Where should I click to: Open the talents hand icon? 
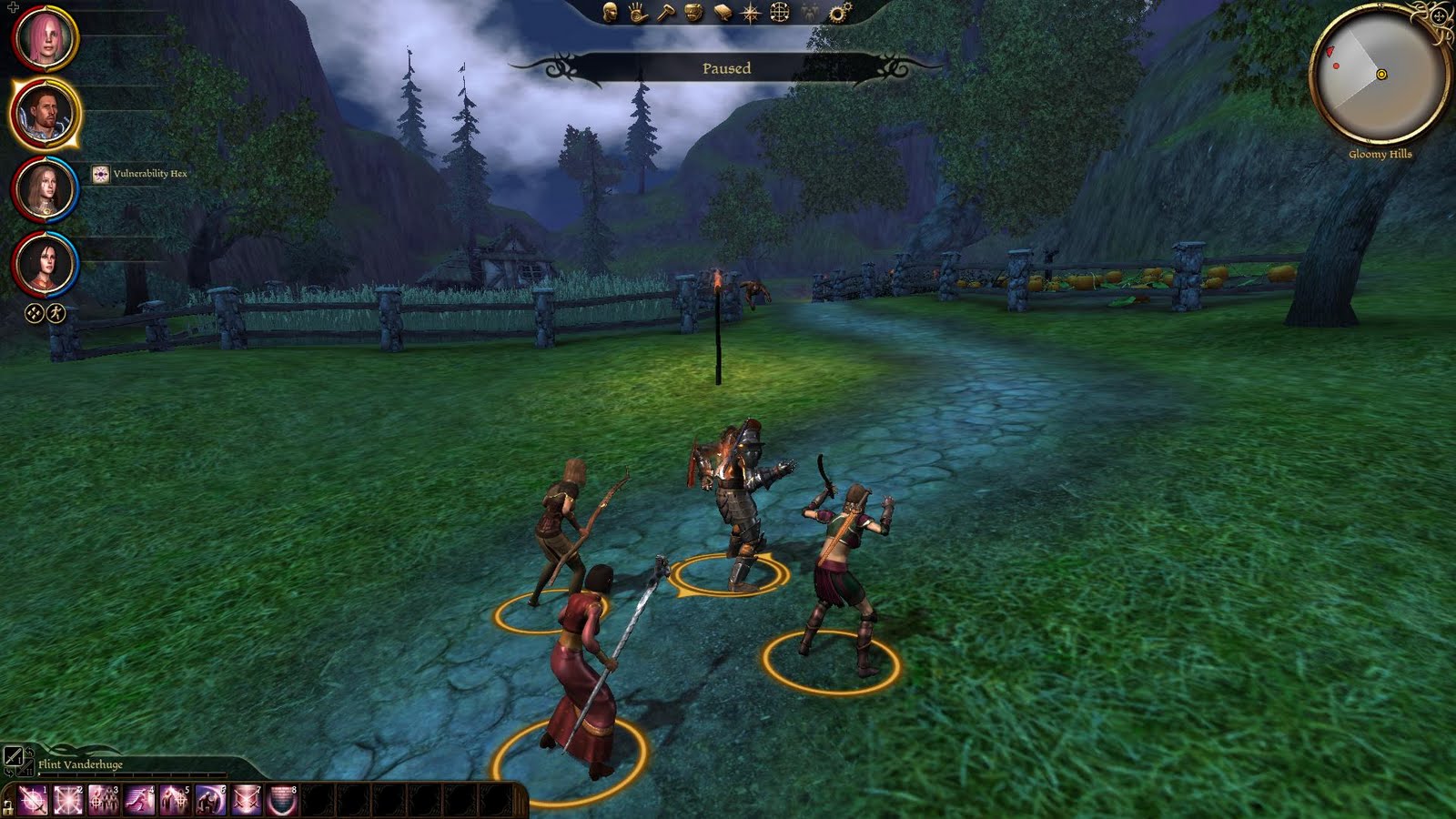point(638,12)
